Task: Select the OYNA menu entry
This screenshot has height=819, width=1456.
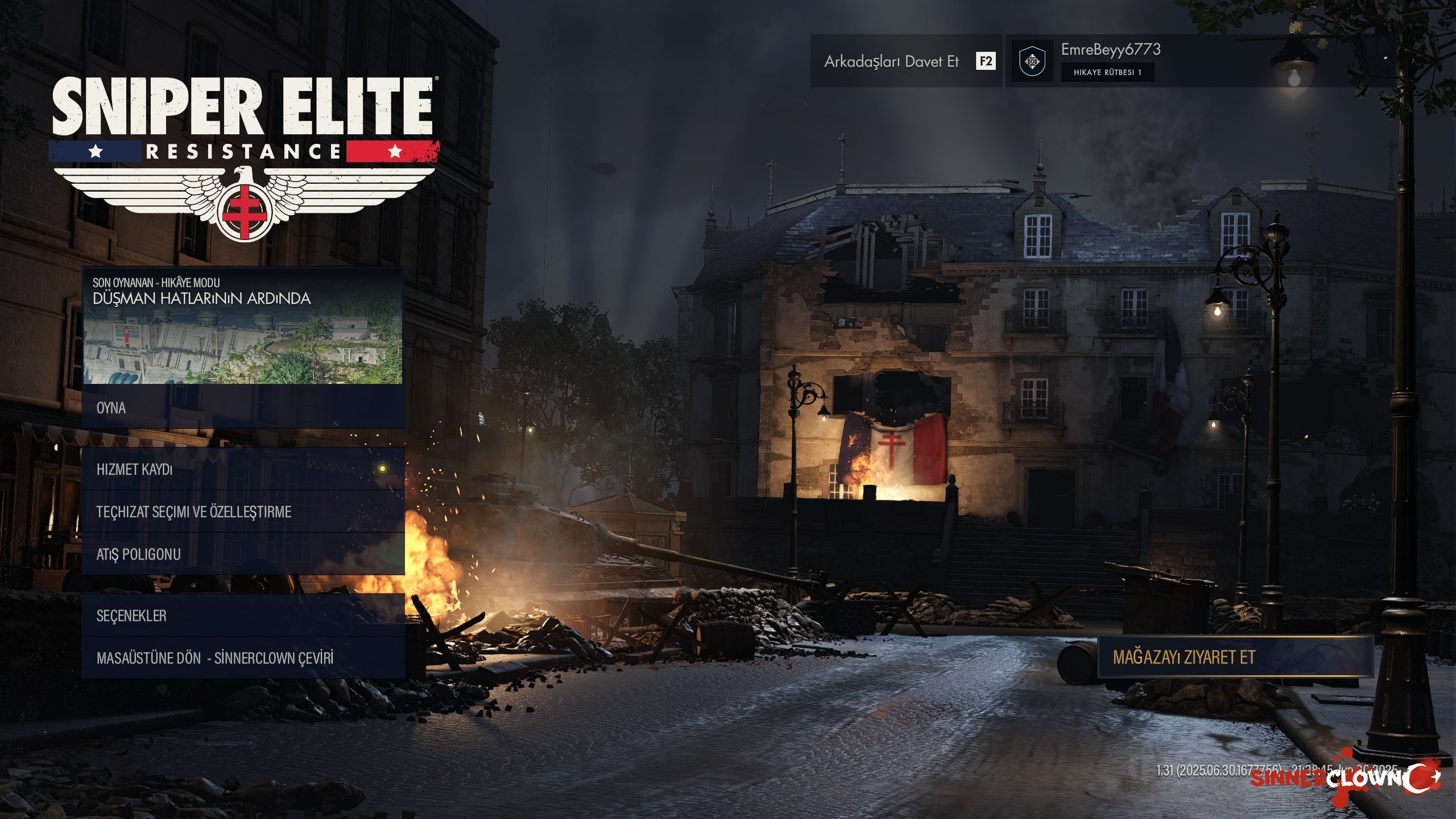Action: tap(243, 408)
